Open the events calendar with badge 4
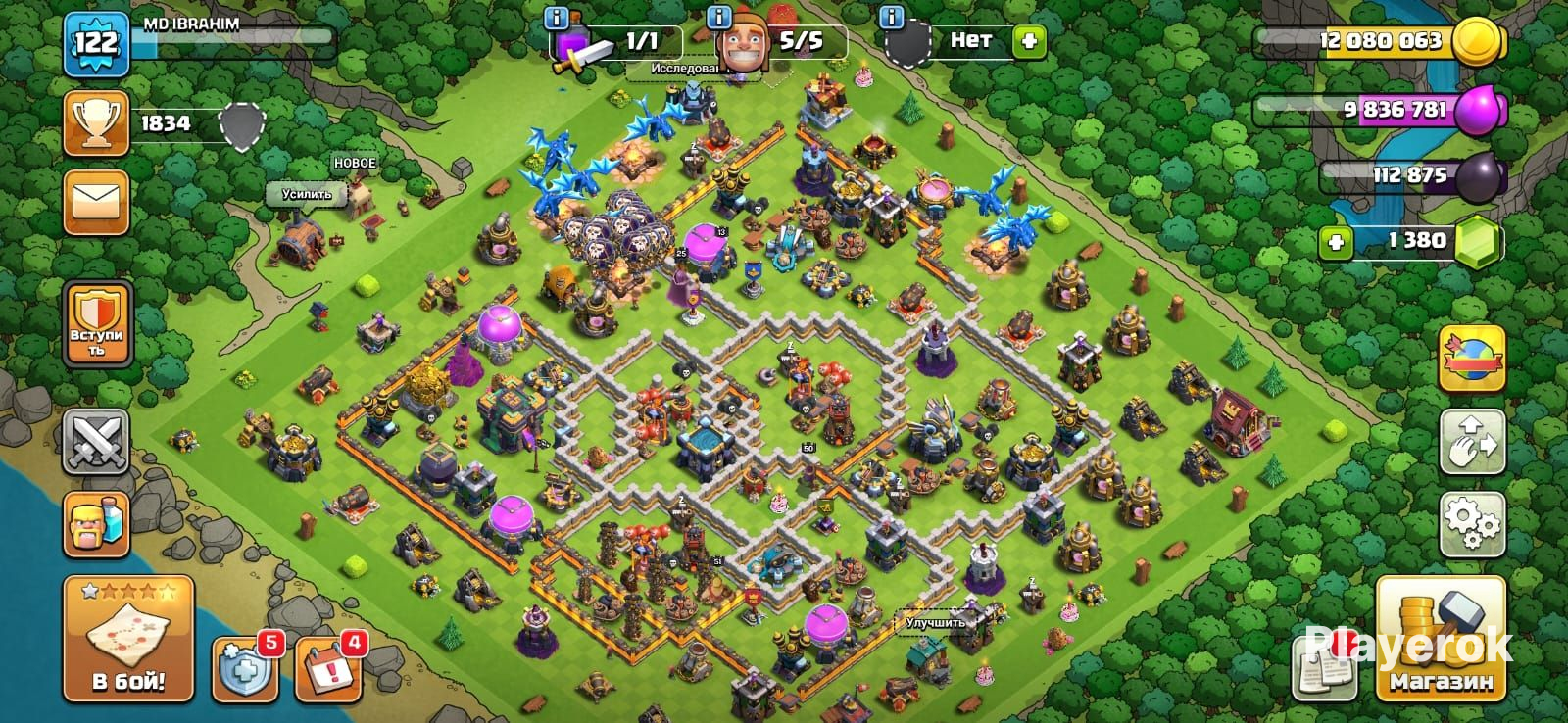 pyautogui.click(x=327, y=669)
